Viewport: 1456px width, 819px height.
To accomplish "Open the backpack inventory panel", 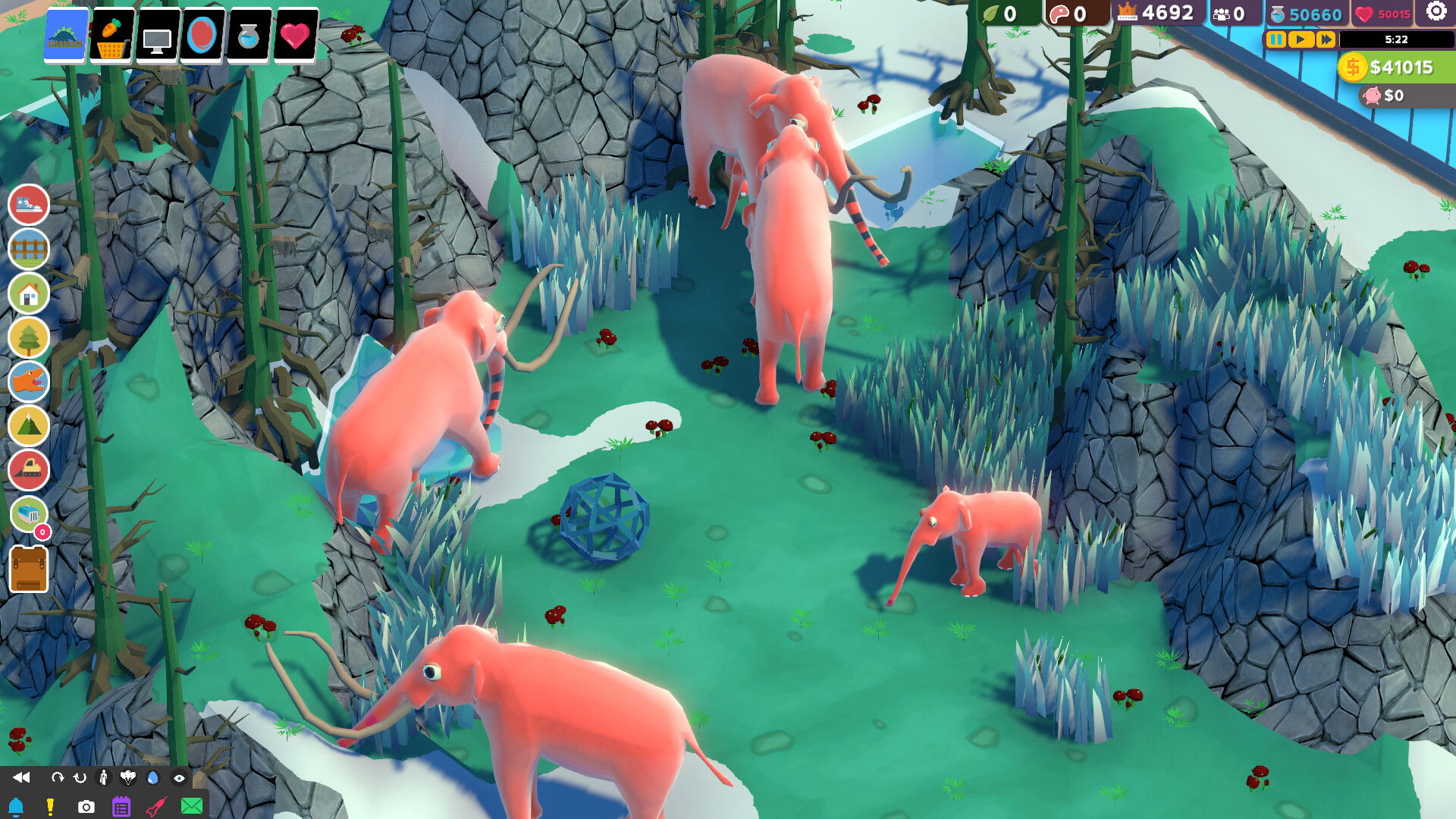I will tap(28, 569).
